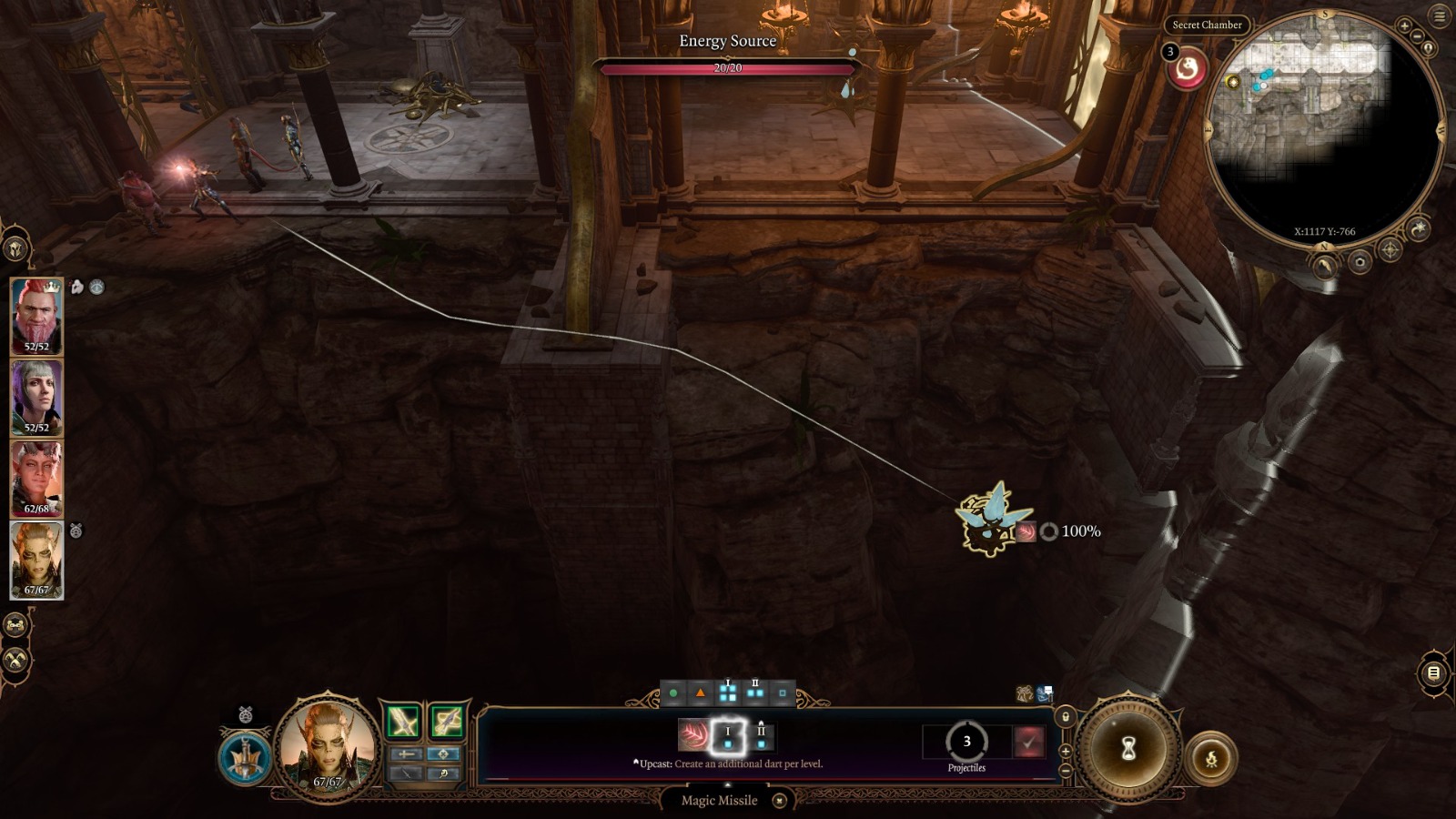Expand the spell bar via the up arrow

point(727,784)
